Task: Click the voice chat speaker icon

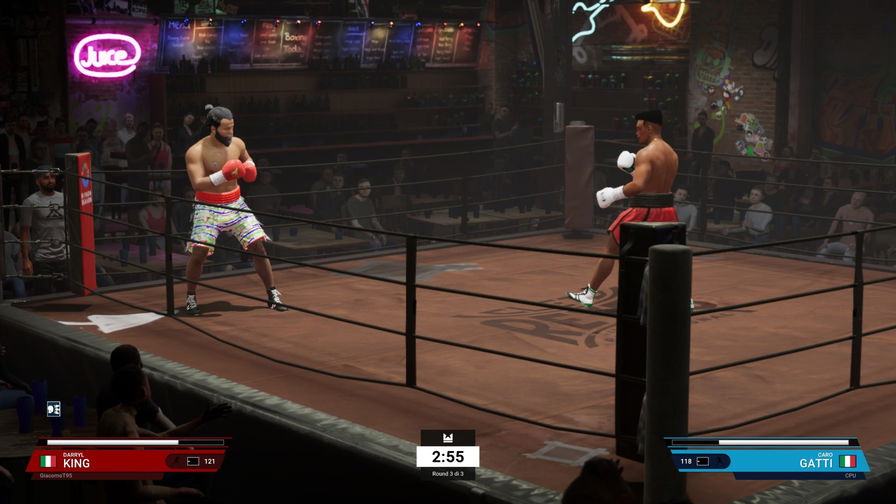Action: click(53, 408)
